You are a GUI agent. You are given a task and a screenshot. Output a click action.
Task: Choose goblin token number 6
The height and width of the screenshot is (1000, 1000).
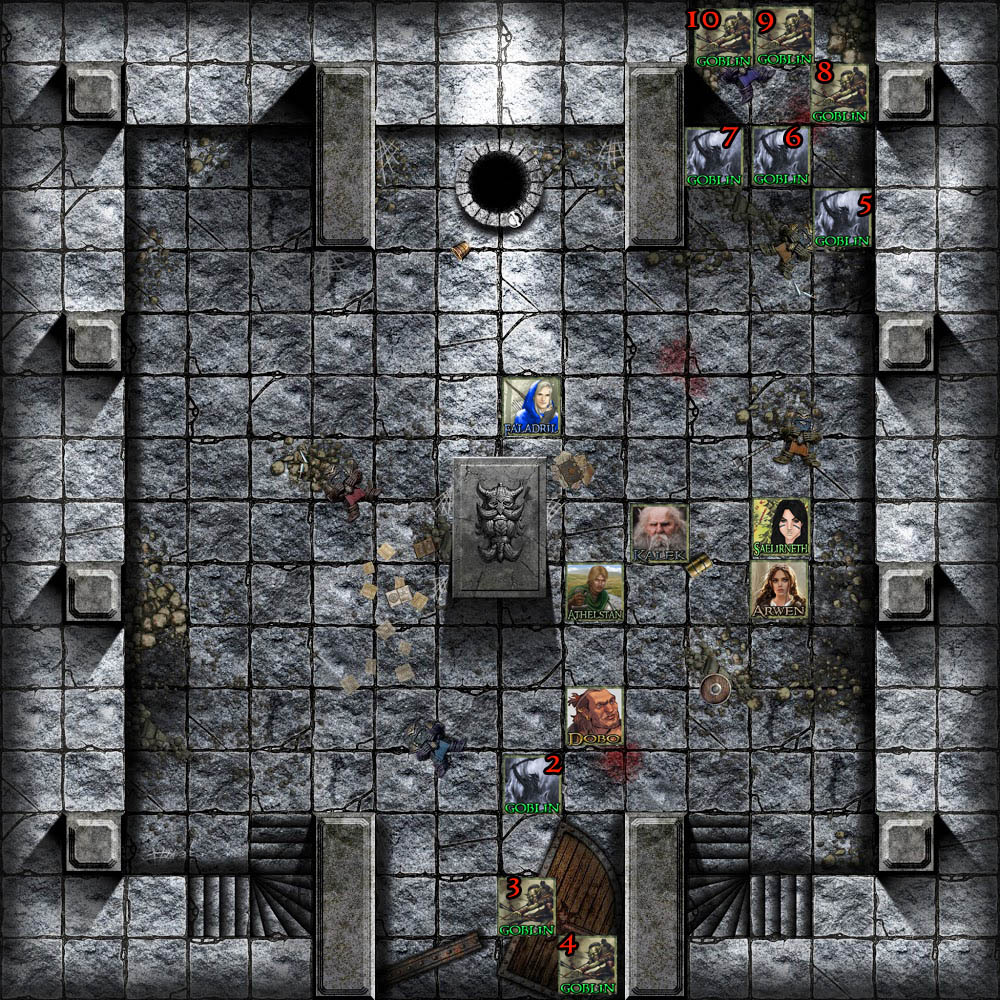click(781, 156)
